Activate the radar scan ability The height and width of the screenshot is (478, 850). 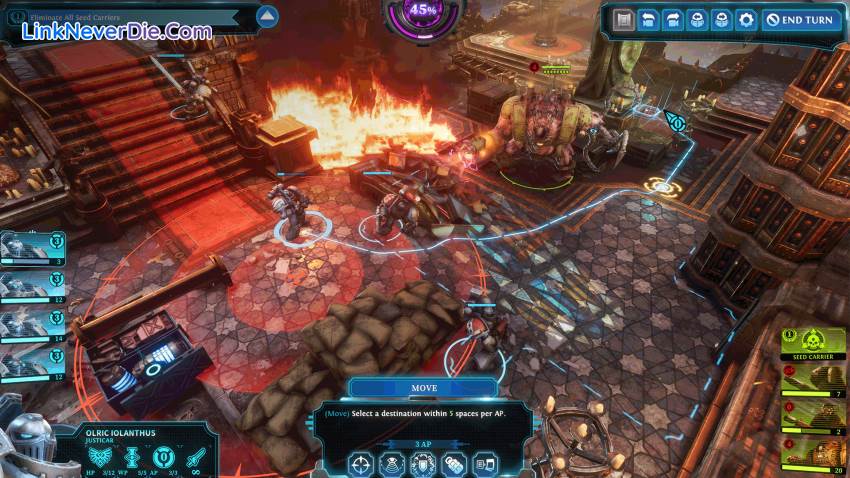pyautogui.click(x=393, y=464)
